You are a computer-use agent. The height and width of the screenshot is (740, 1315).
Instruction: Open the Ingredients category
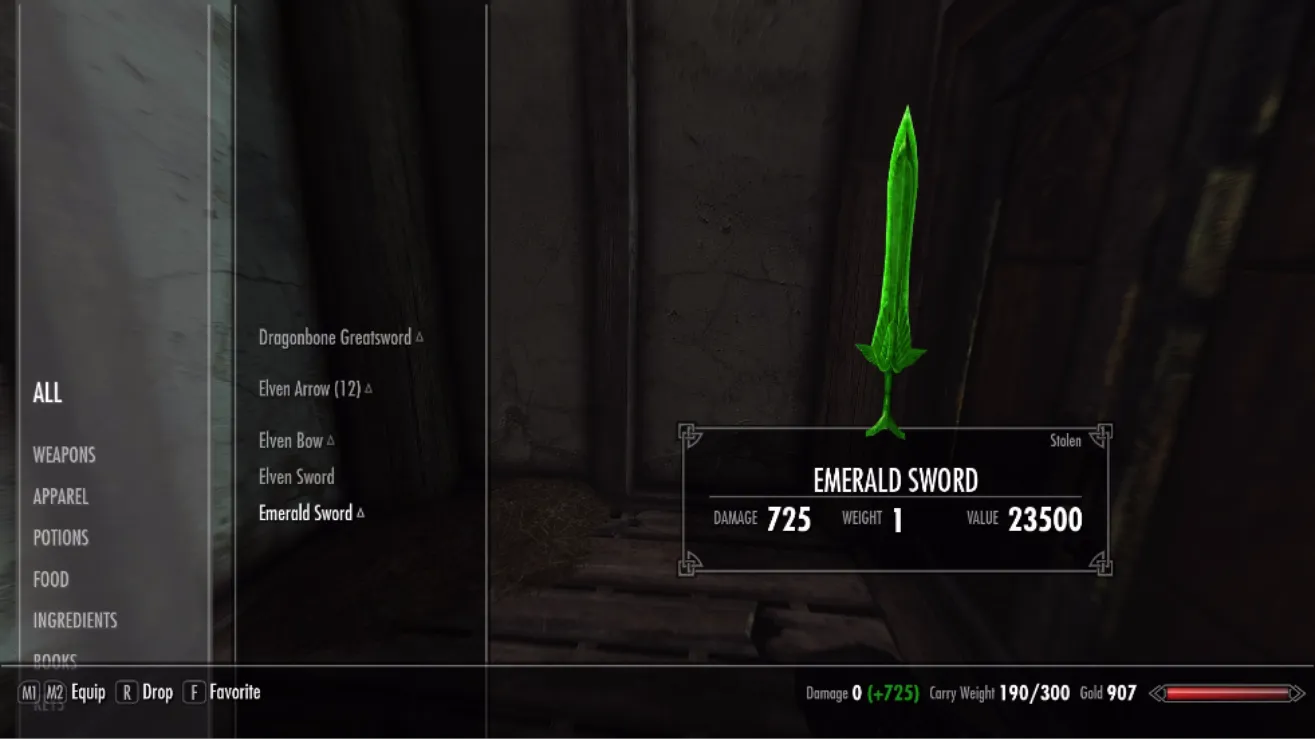pyautogui.click(x=75, y=621)
